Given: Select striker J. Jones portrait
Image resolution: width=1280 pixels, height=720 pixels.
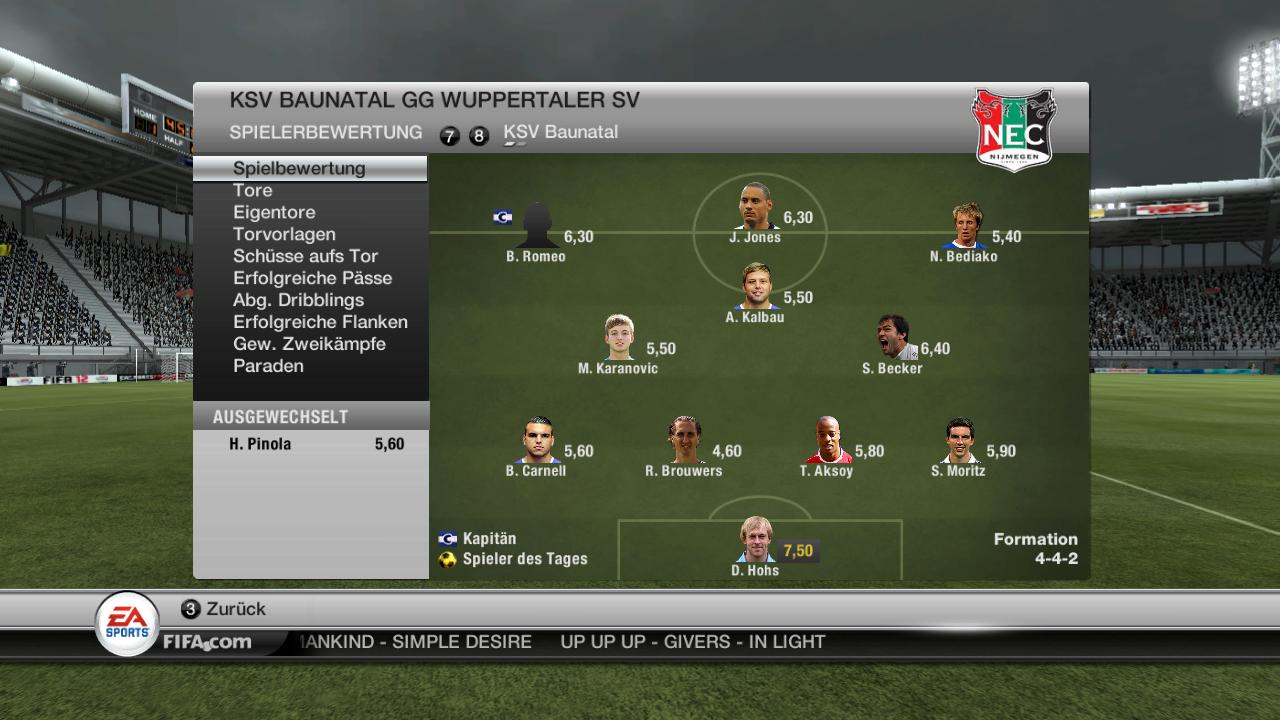Looking at the screenshot, I should [755, 207].
